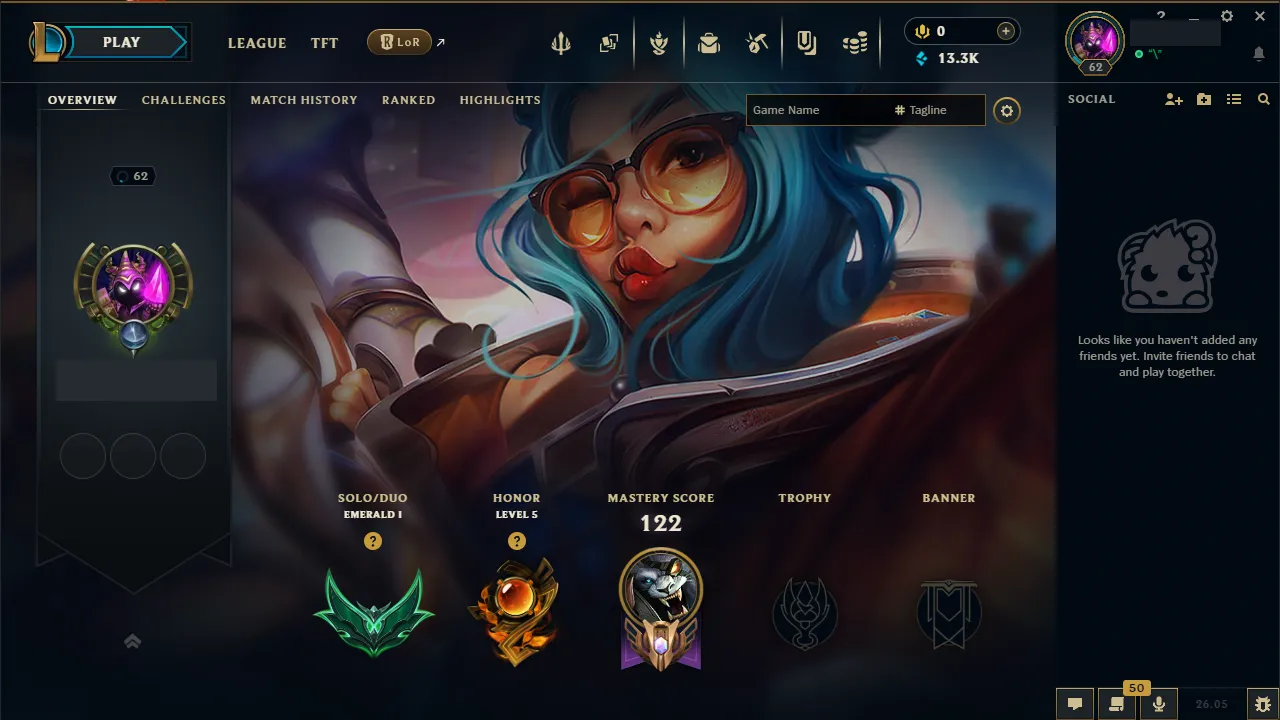
Task: Mute your microphone
Action: (x=1158, y=704)
